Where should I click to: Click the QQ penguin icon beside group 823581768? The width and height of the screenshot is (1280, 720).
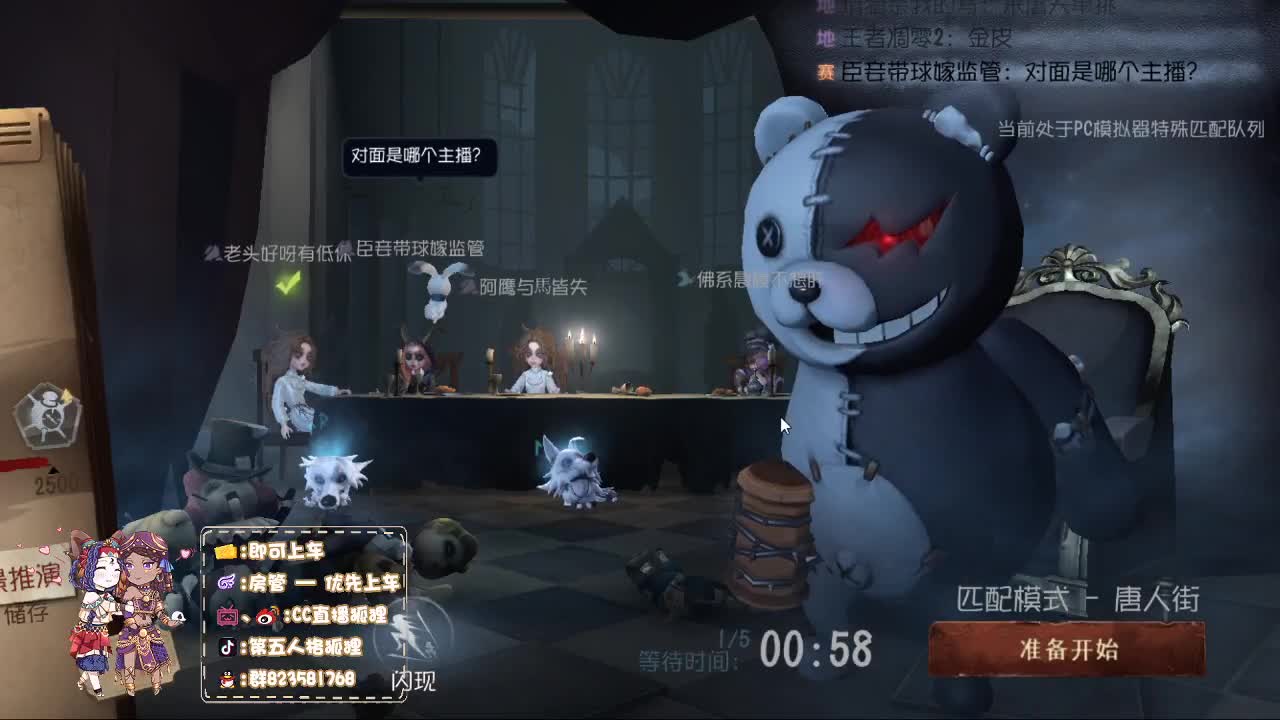[x=228, y=678]
